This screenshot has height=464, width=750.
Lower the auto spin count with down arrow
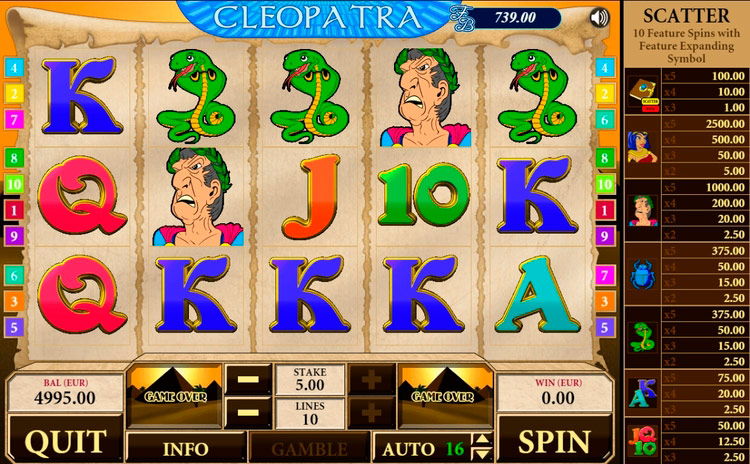pyautogui.click(x=483, y=454)
